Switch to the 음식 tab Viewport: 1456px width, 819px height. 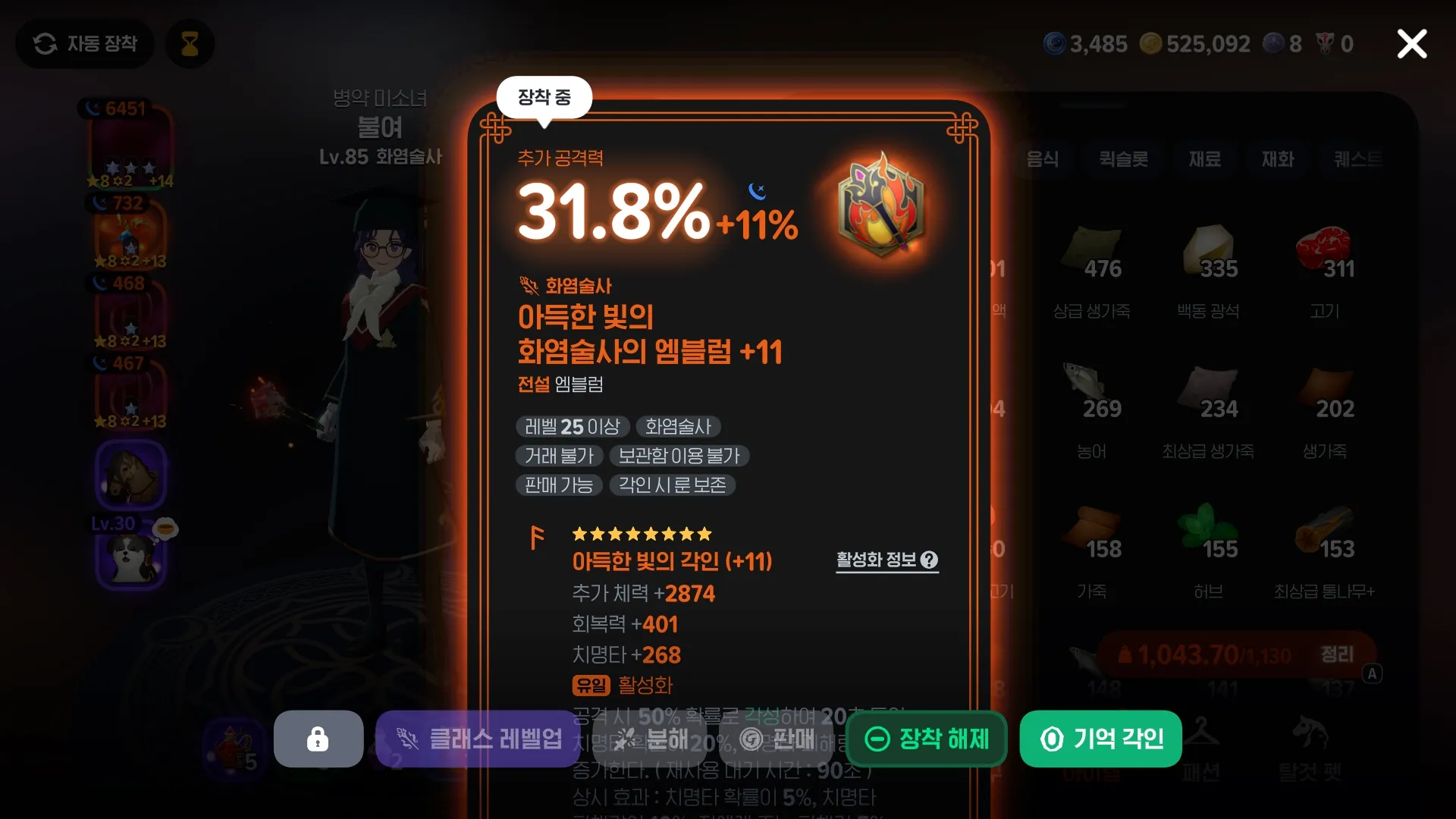pyautogui.click(x=1043, y=160)
